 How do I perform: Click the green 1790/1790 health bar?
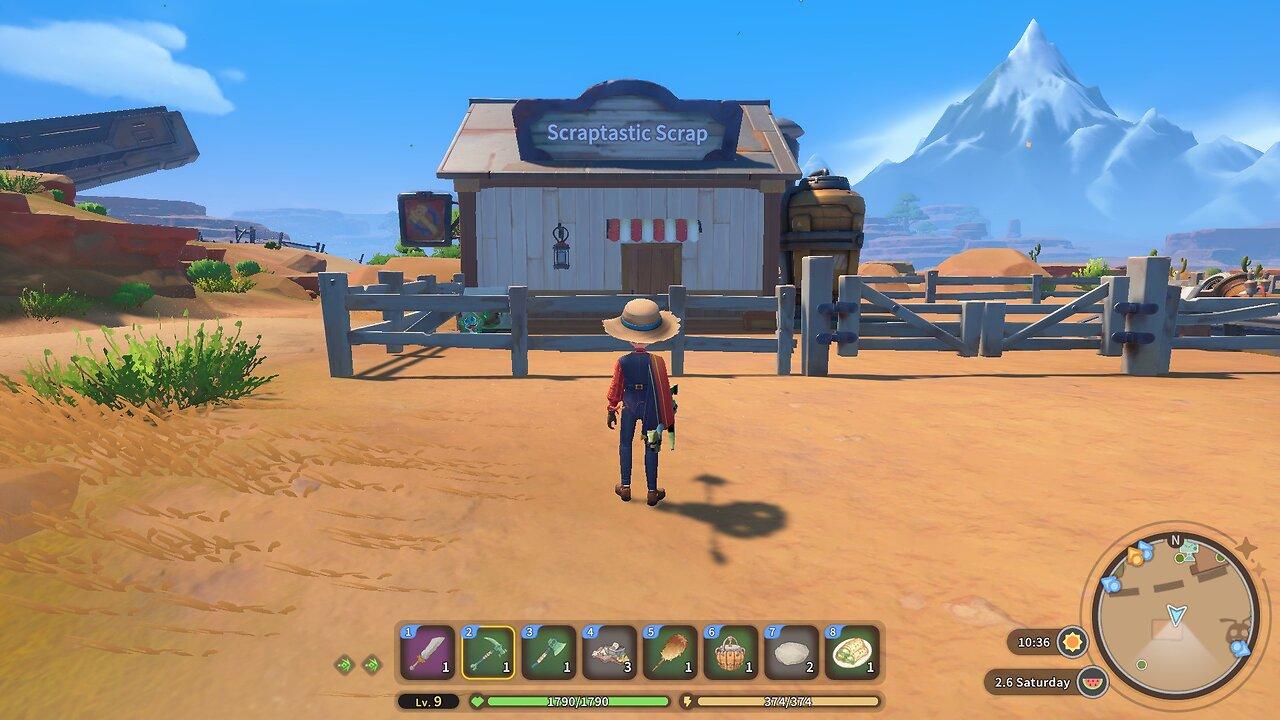579,701
